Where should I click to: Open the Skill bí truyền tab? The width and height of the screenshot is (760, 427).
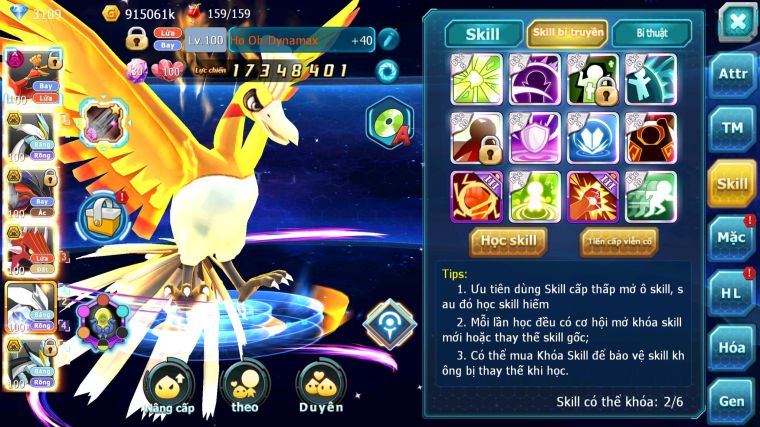(x=567, y=34)
